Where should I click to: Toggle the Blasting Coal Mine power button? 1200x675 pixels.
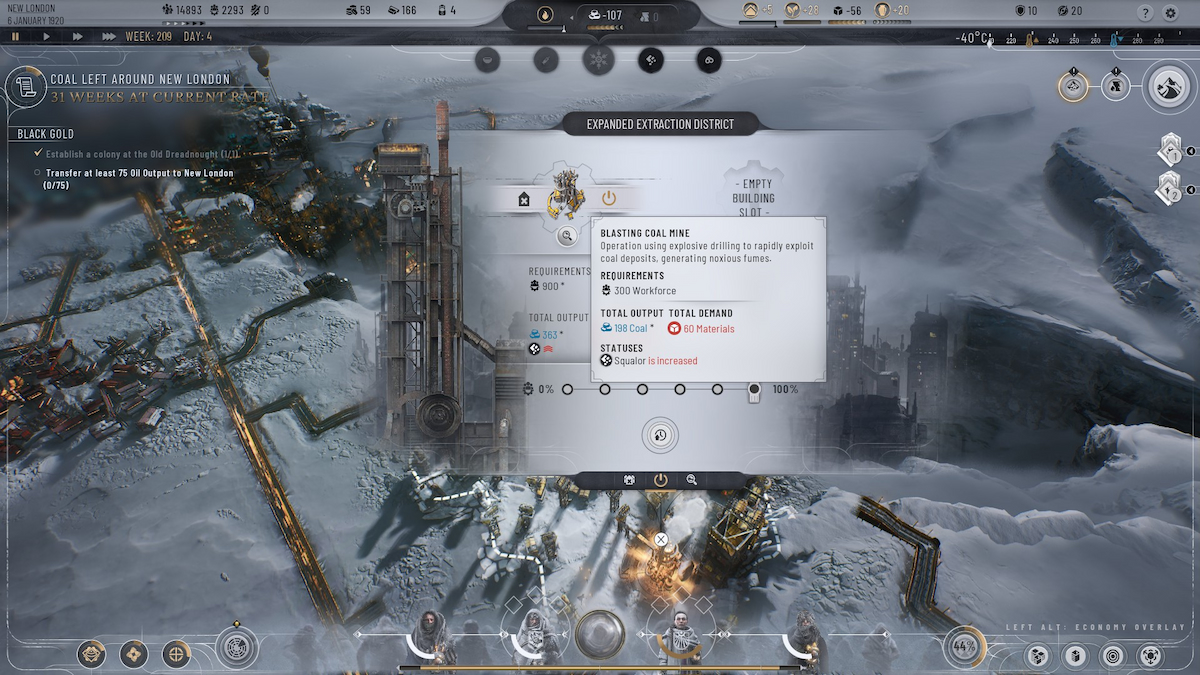608,199
